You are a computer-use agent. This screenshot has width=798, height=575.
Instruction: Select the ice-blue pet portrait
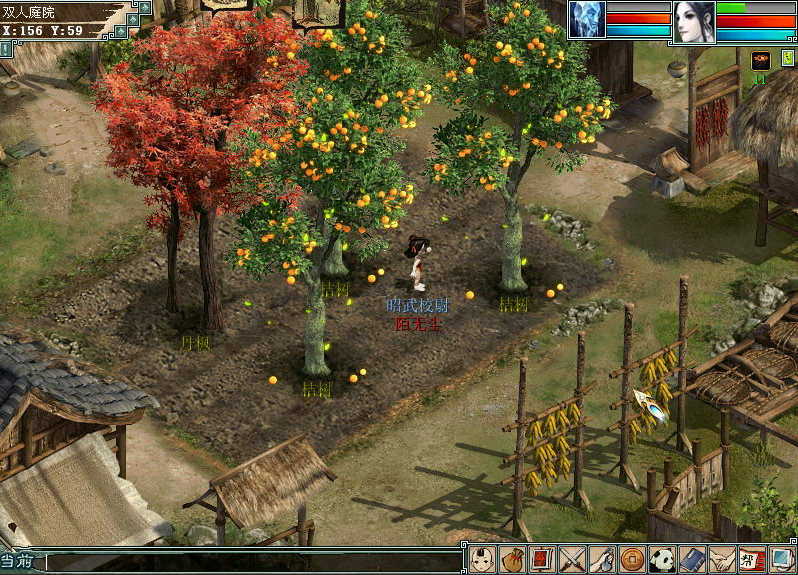587,20
